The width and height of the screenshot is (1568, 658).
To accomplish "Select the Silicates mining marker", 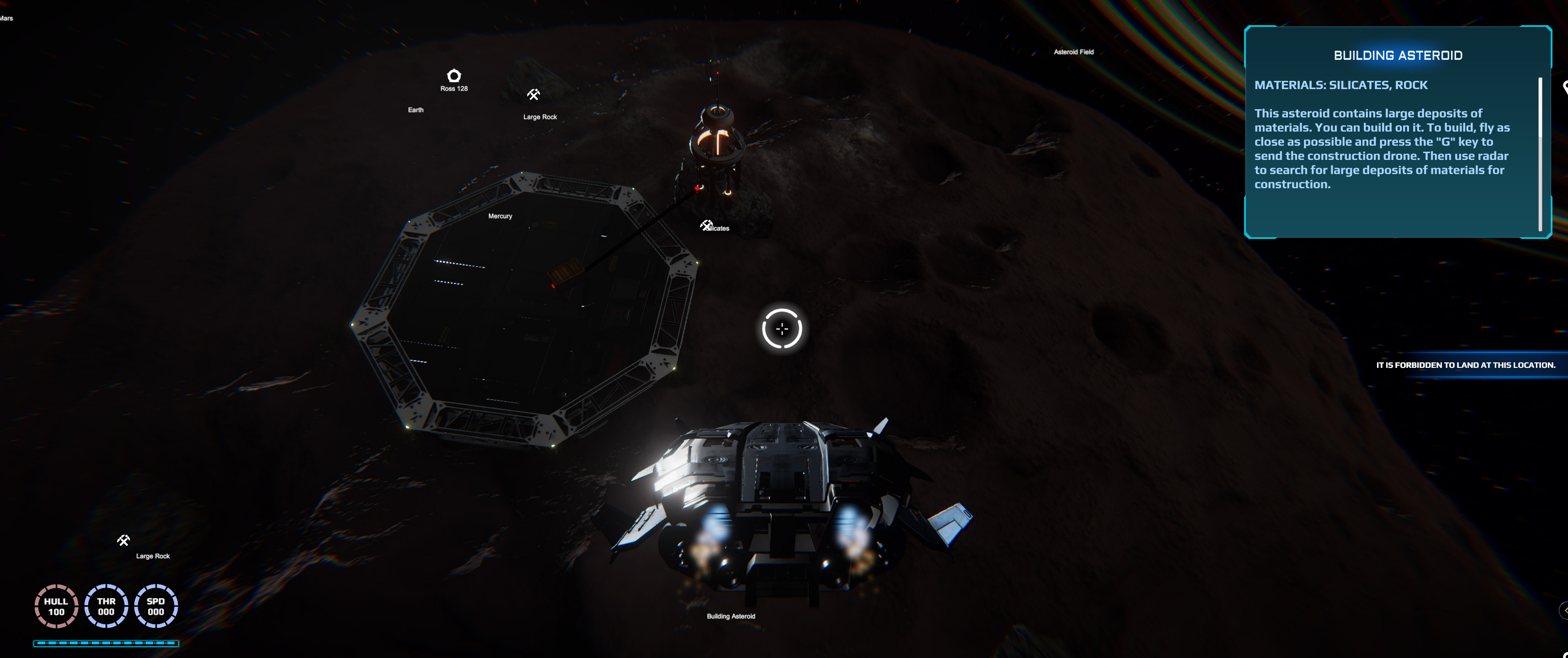I will 706,225.
